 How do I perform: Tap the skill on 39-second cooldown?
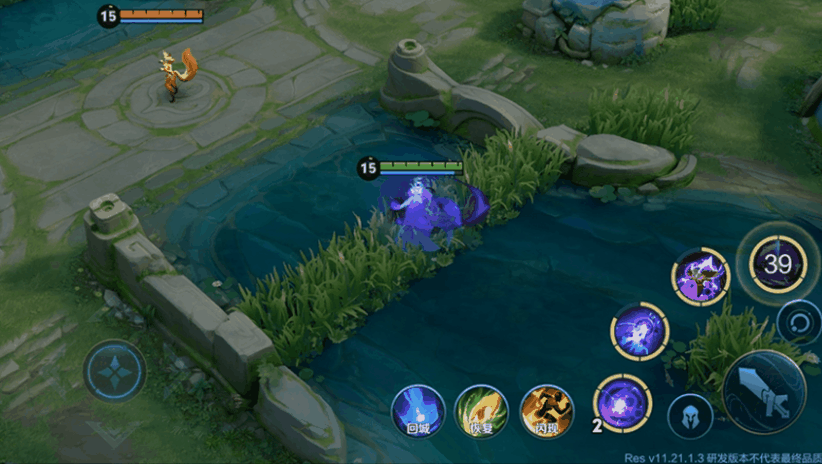tap(778, 264)
